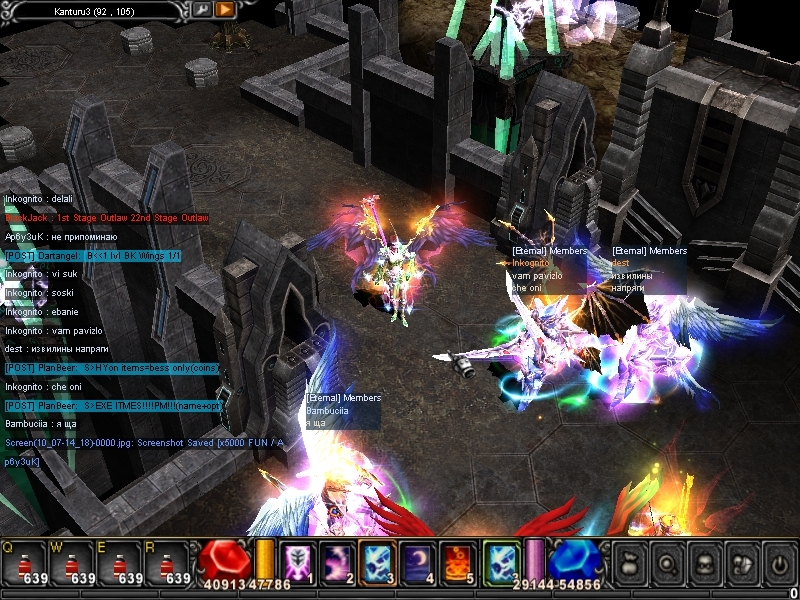800x600 pixels.
Task: Choose the green-framed active skill icon
Action: (501, 563)
